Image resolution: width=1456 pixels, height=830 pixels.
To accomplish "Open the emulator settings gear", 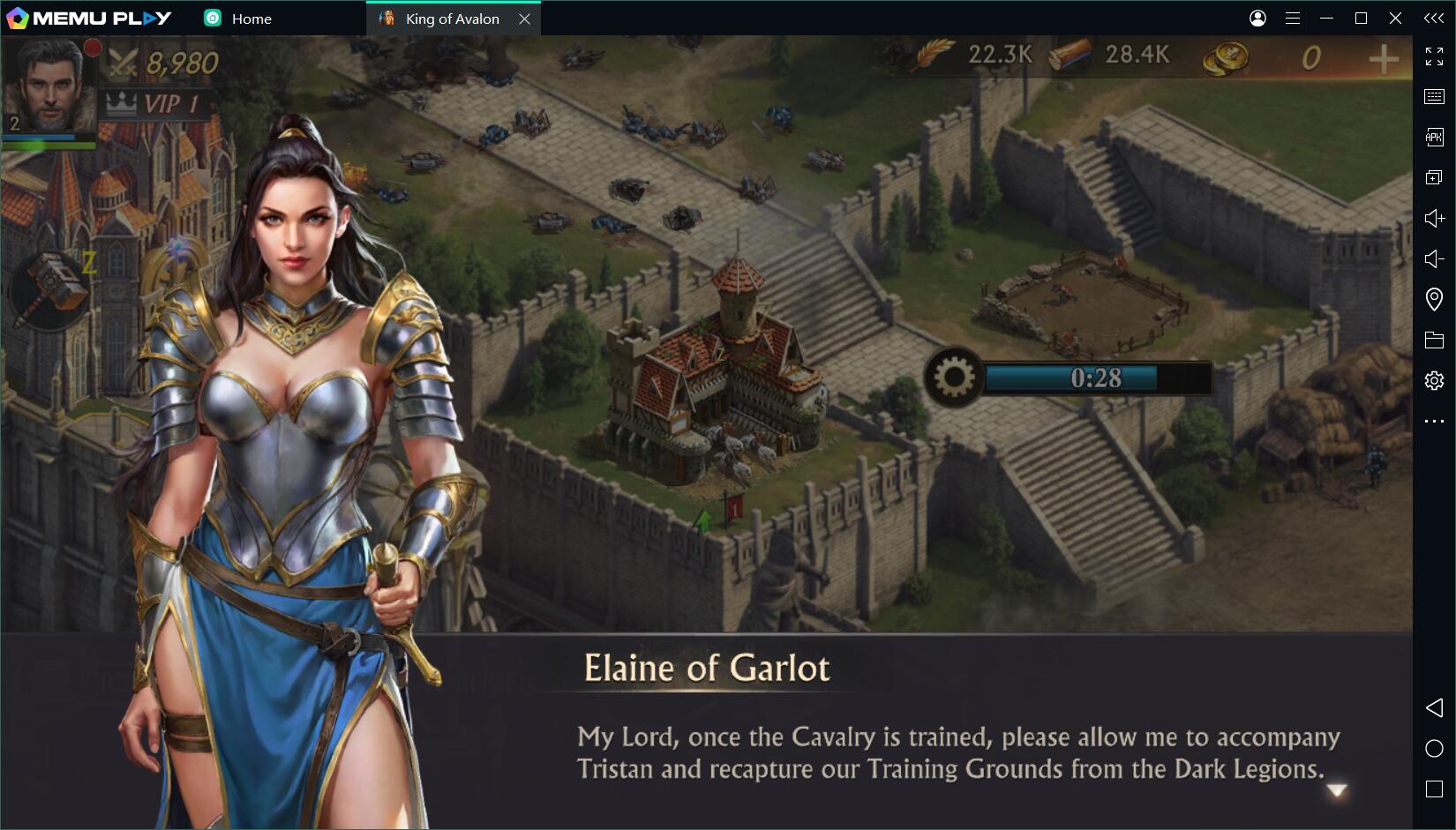I will point(1434,380).
